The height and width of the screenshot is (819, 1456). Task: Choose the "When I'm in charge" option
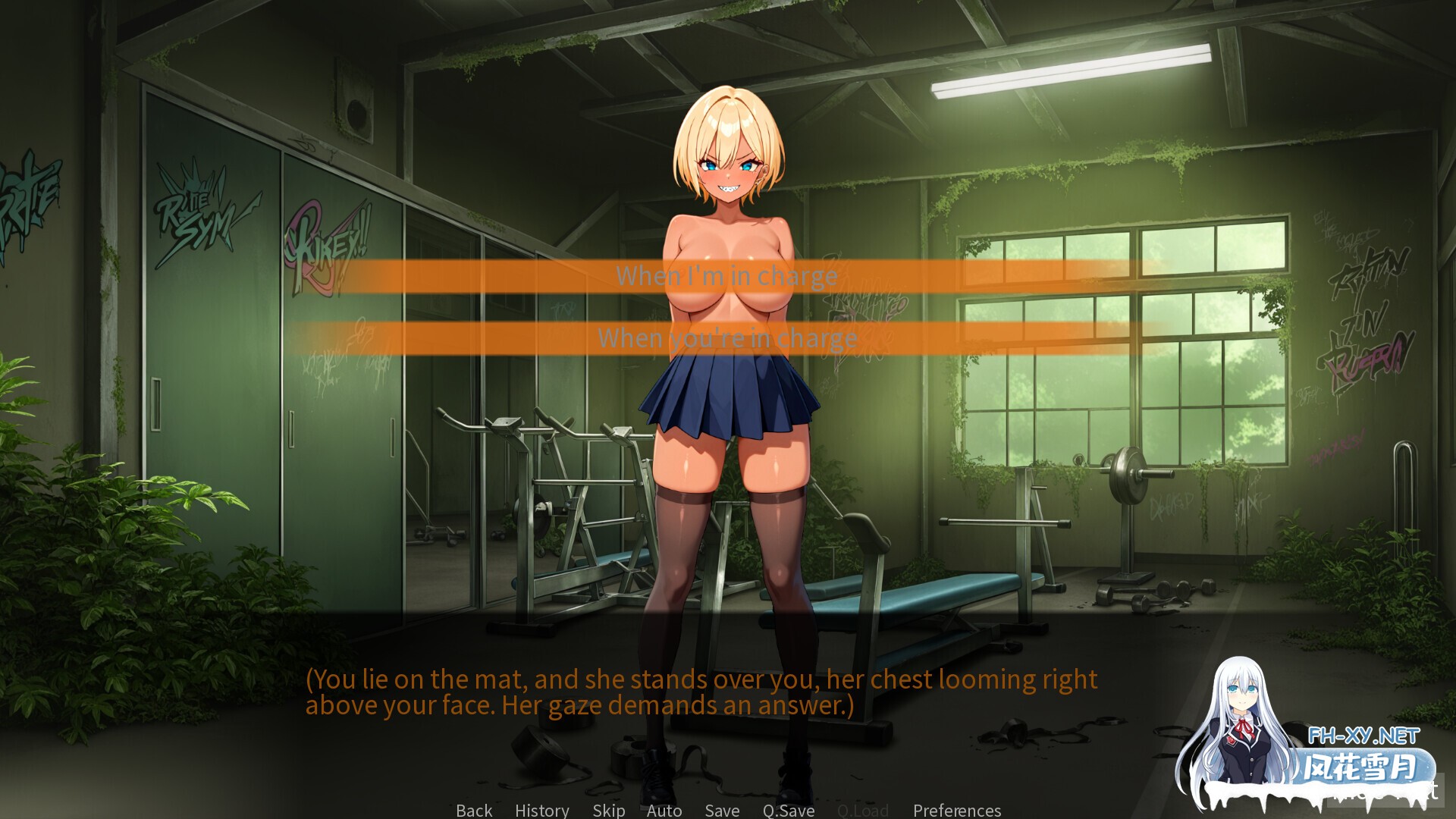726,276
